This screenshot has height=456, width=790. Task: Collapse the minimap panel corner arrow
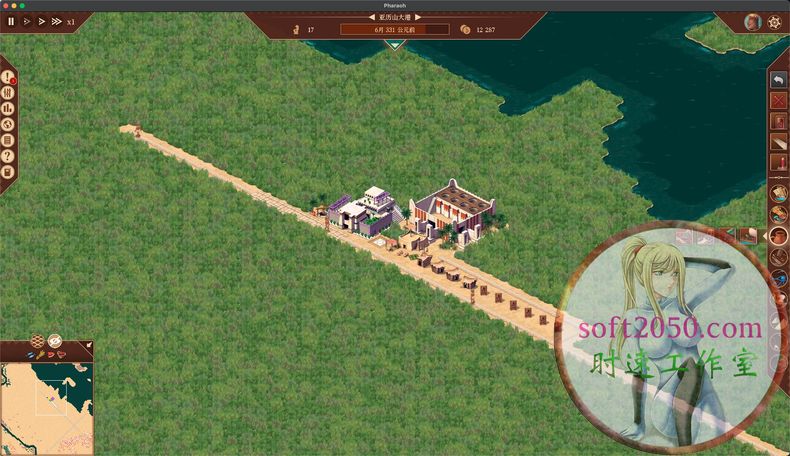[88, 346]
